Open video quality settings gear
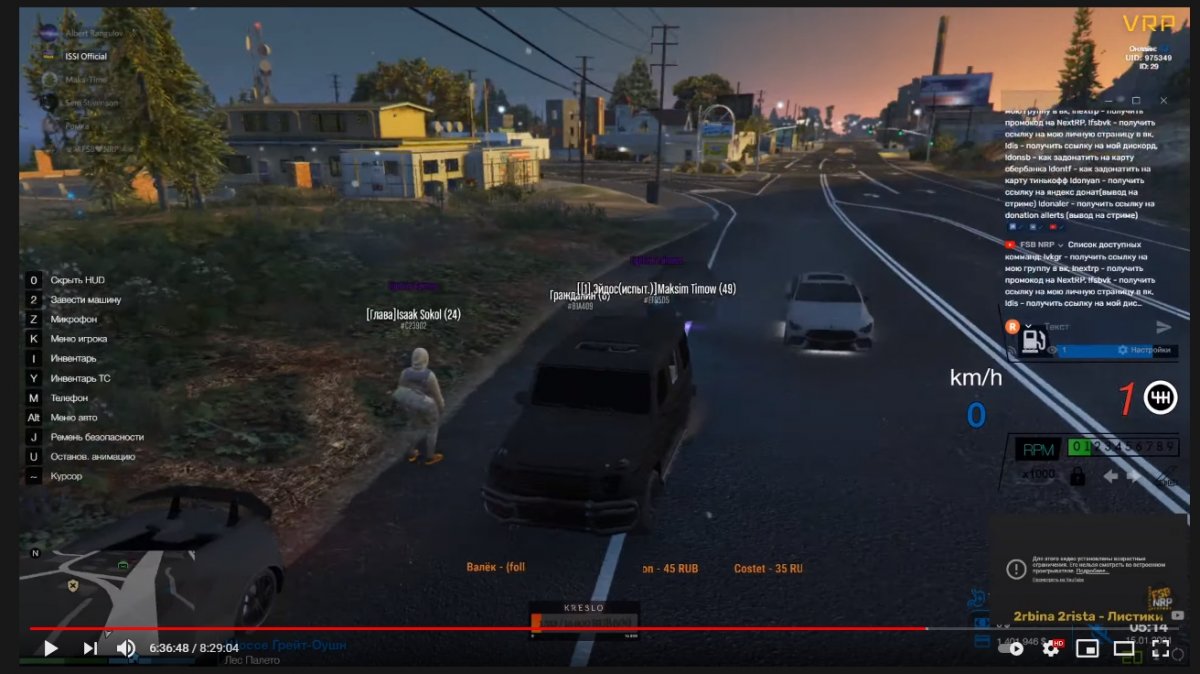Image resolution: width=1200 pixels, height=674 pixels. pos(1051,648)
